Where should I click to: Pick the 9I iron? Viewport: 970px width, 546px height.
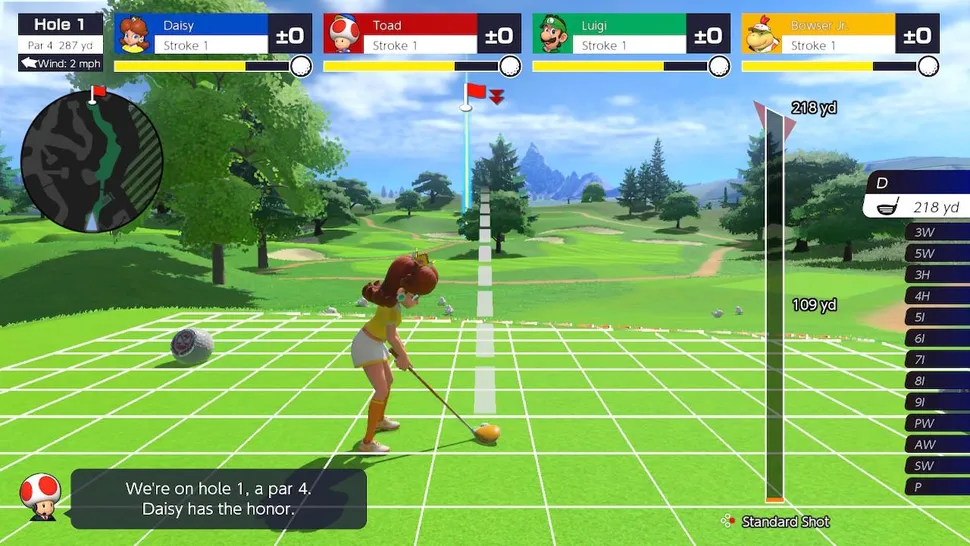click(936, 402)
